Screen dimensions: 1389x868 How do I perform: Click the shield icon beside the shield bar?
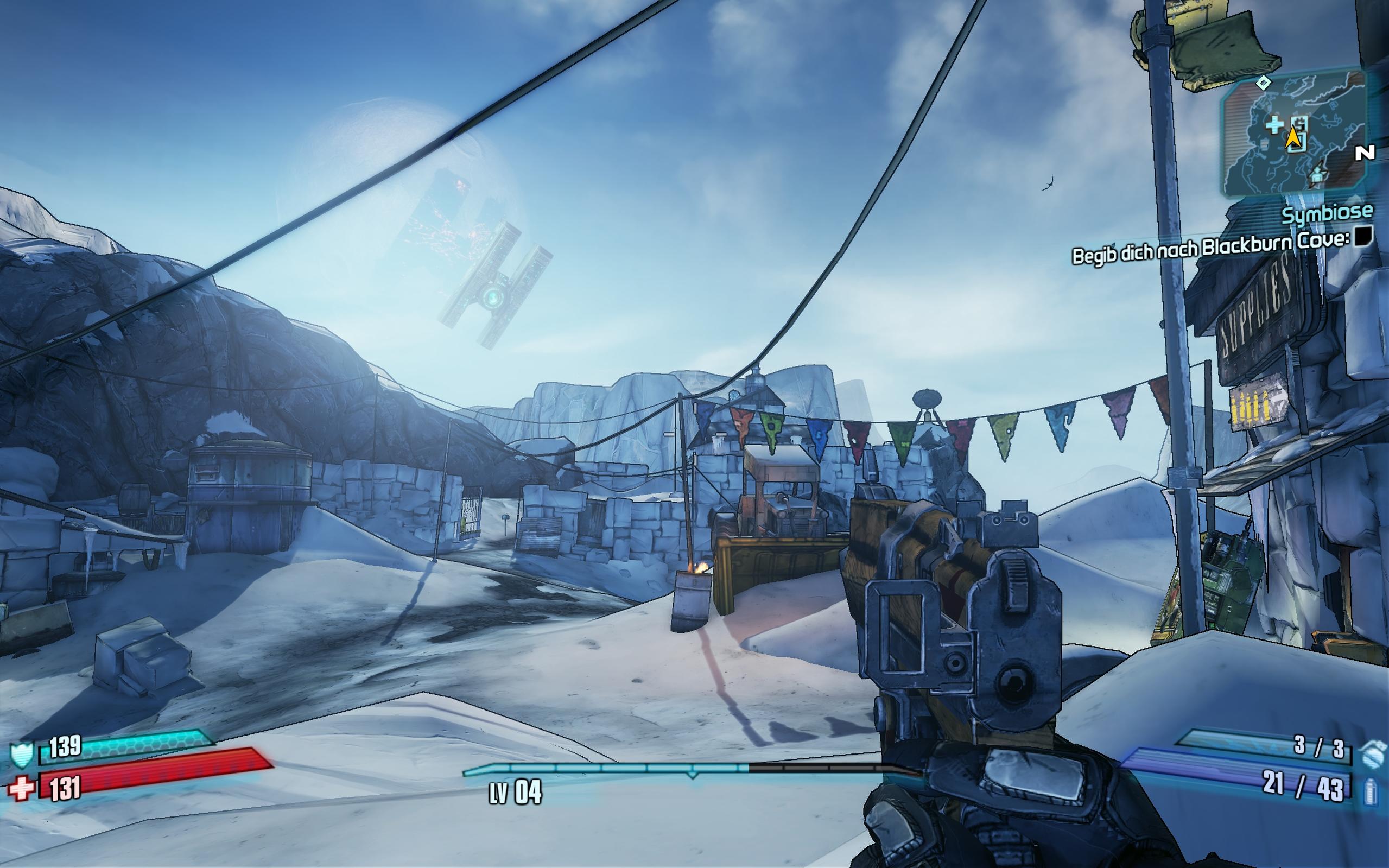[22, 755]
